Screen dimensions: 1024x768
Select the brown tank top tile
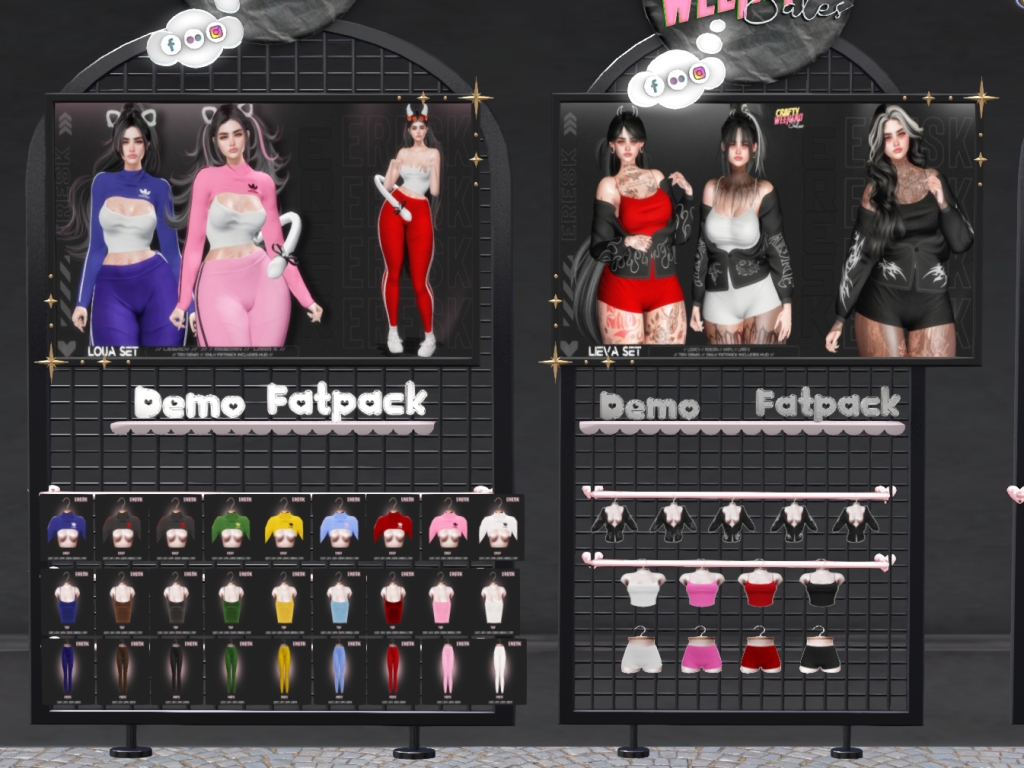tap(123, 603)
